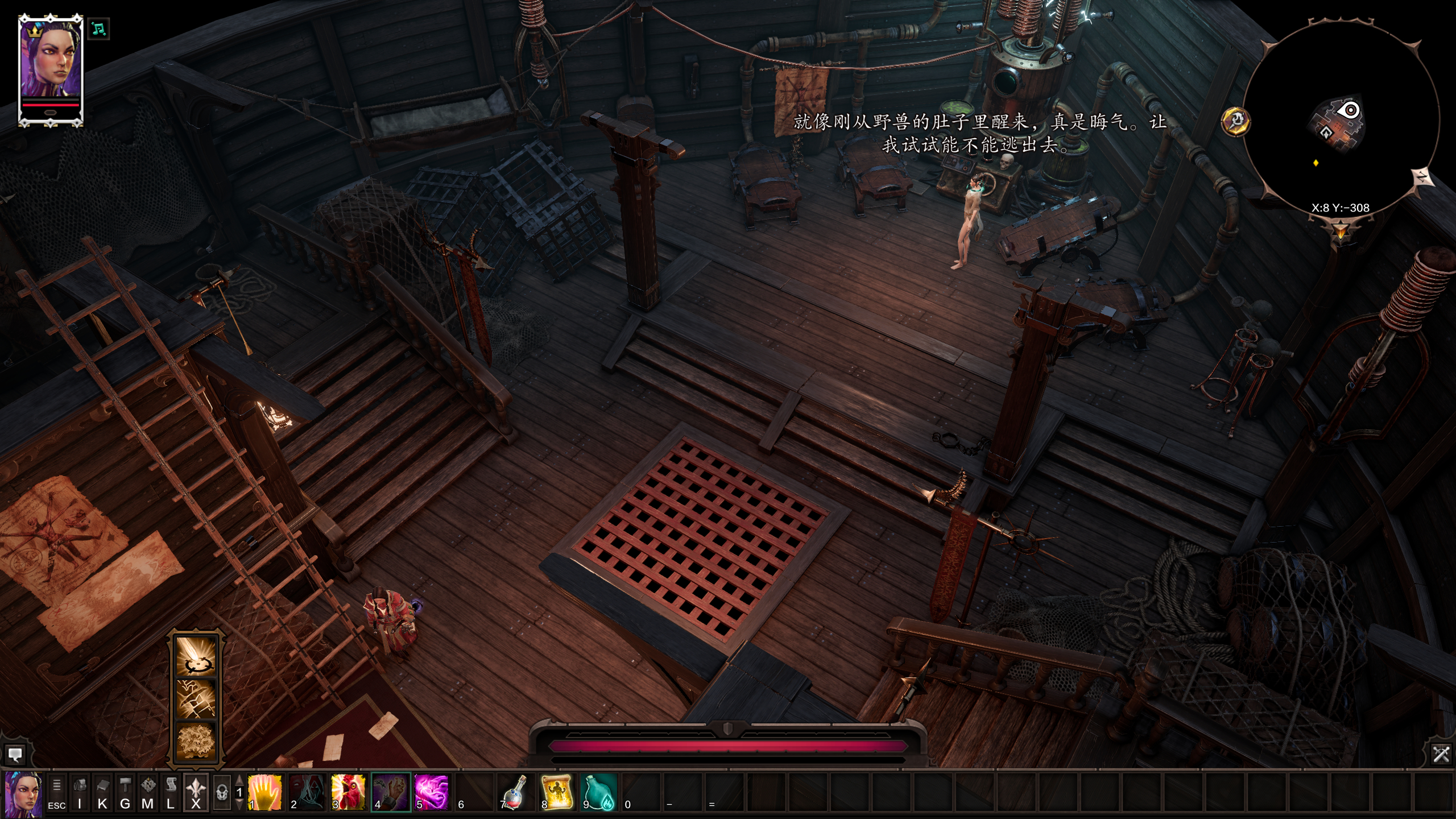Screen dimensions: 1456x819
Task: Open the journal with the L scroll button
Action: click(x=171, y=792)
